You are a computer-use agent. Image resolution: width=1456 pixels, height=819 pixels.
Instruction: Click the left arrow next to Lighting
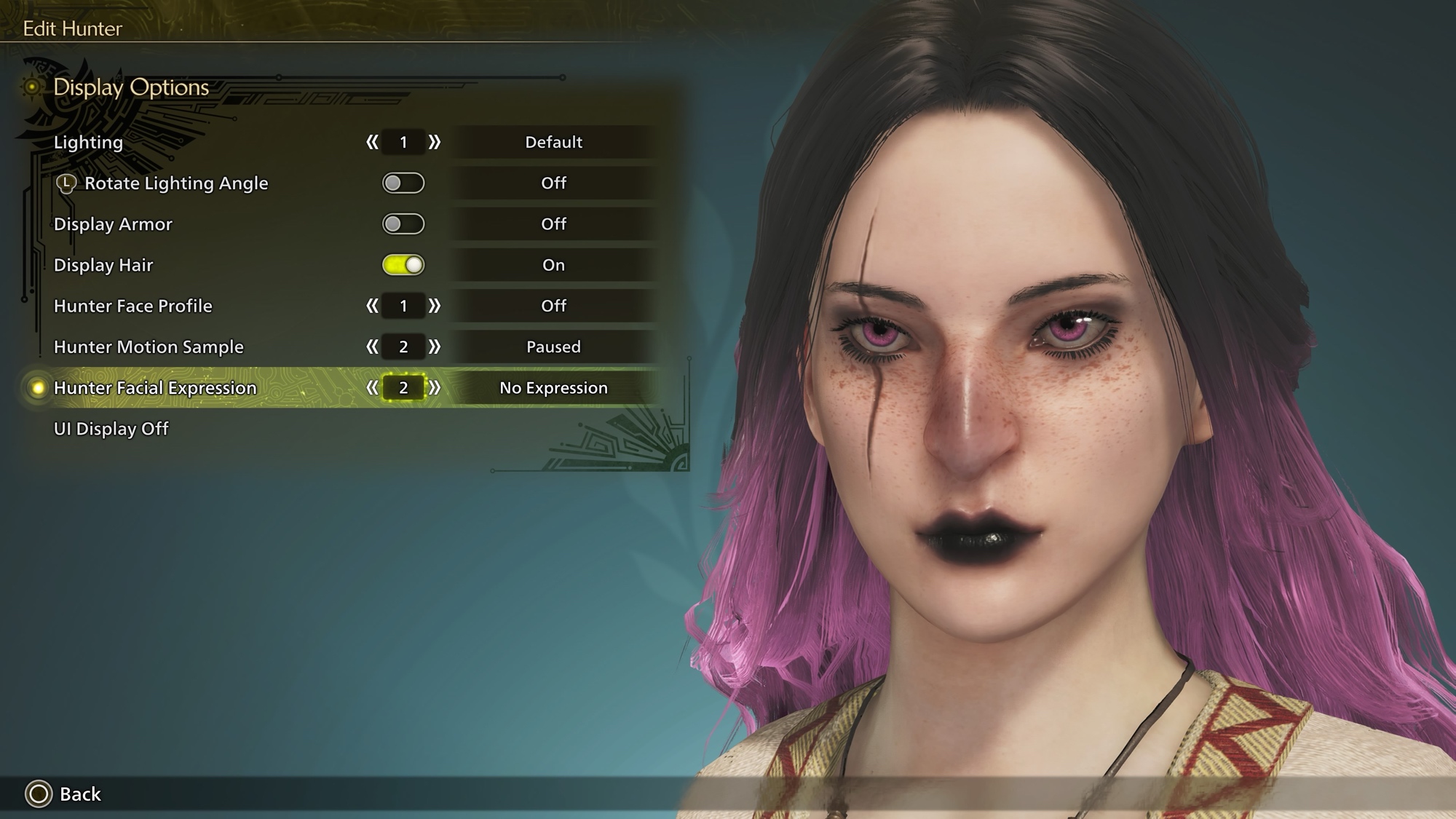372,142
